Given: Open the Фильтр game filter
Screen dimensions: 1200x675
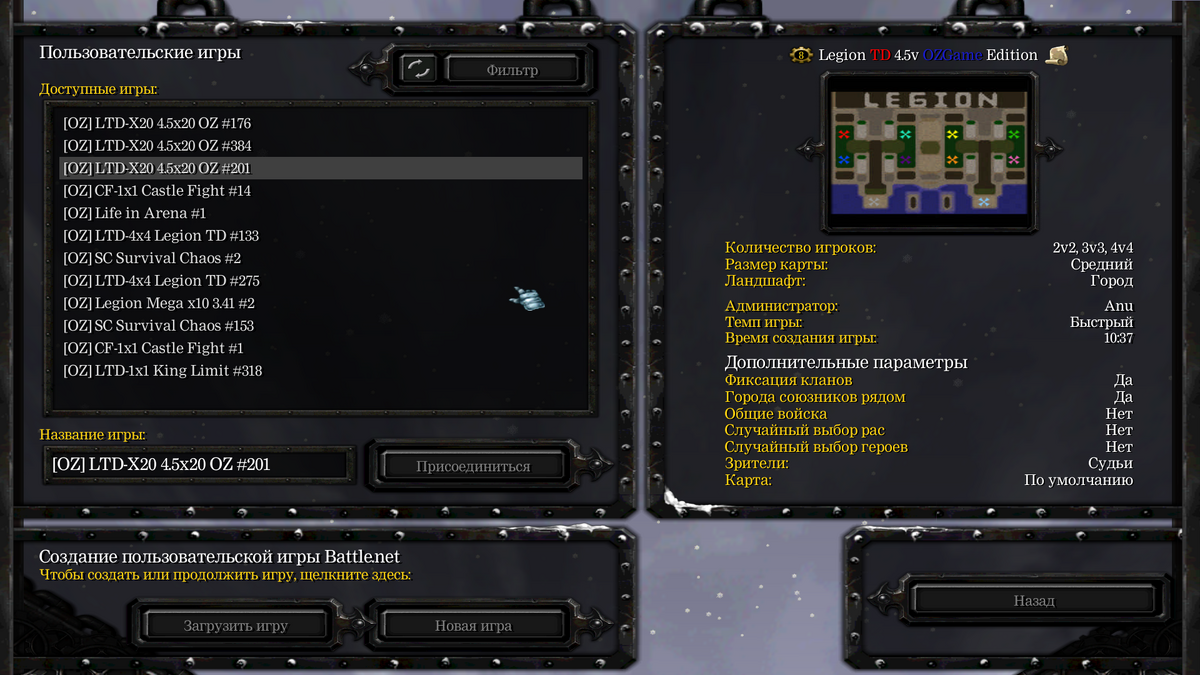Looking at the screenshot, I should click(x=512, y=70).
